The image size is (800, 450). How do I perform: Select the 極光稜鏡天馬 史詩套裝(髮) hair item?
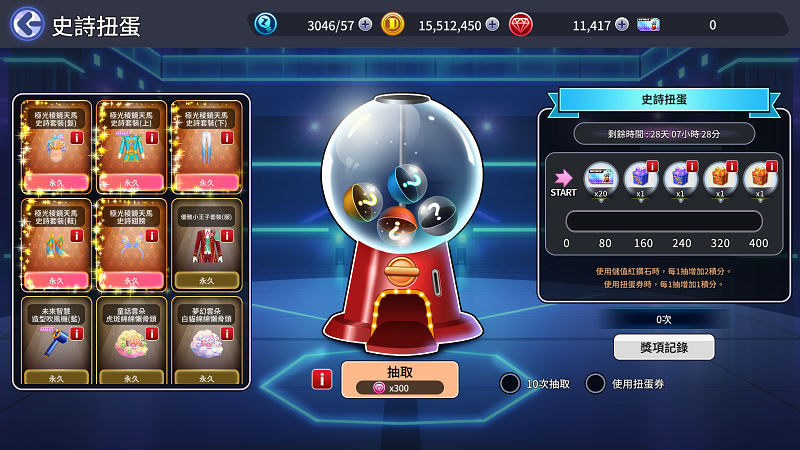click(57, 146)
